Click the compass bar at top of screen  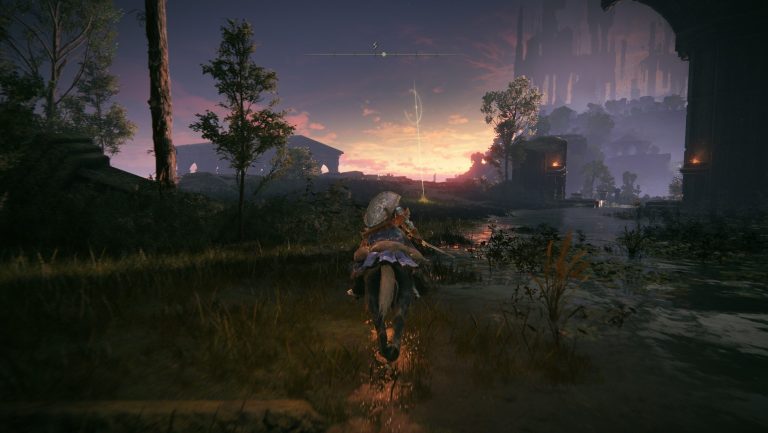tap(383, 53)
